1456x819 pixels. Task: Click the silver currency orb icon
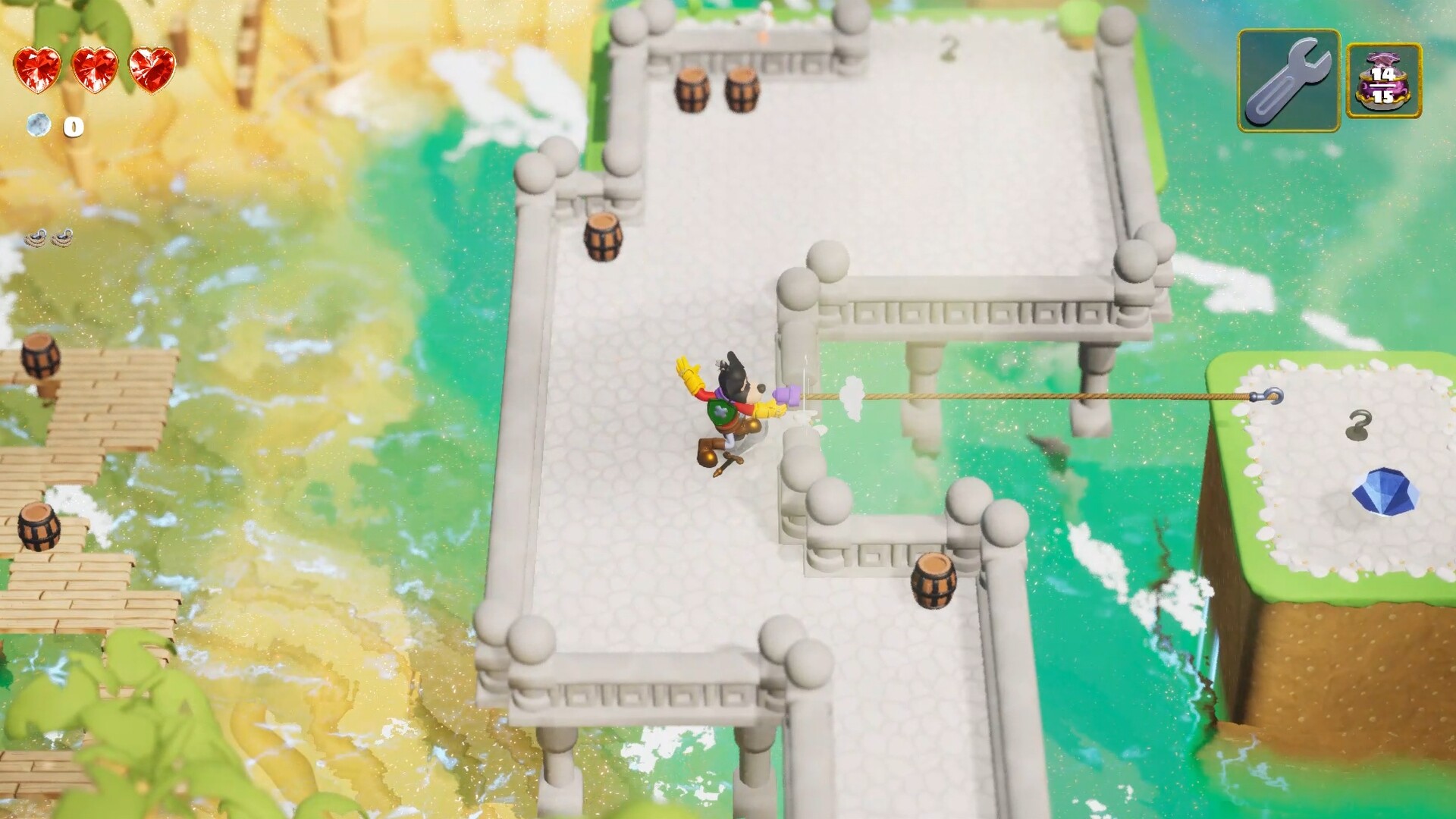(39, 125)
